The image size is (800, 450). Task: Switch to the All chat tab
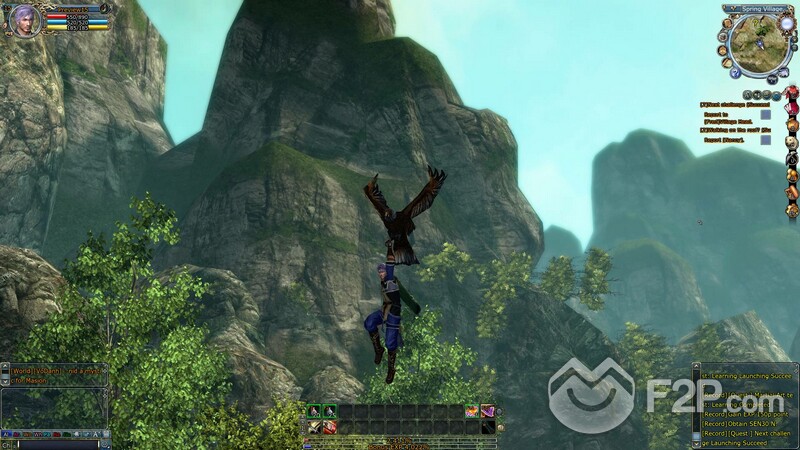(8, 436)
